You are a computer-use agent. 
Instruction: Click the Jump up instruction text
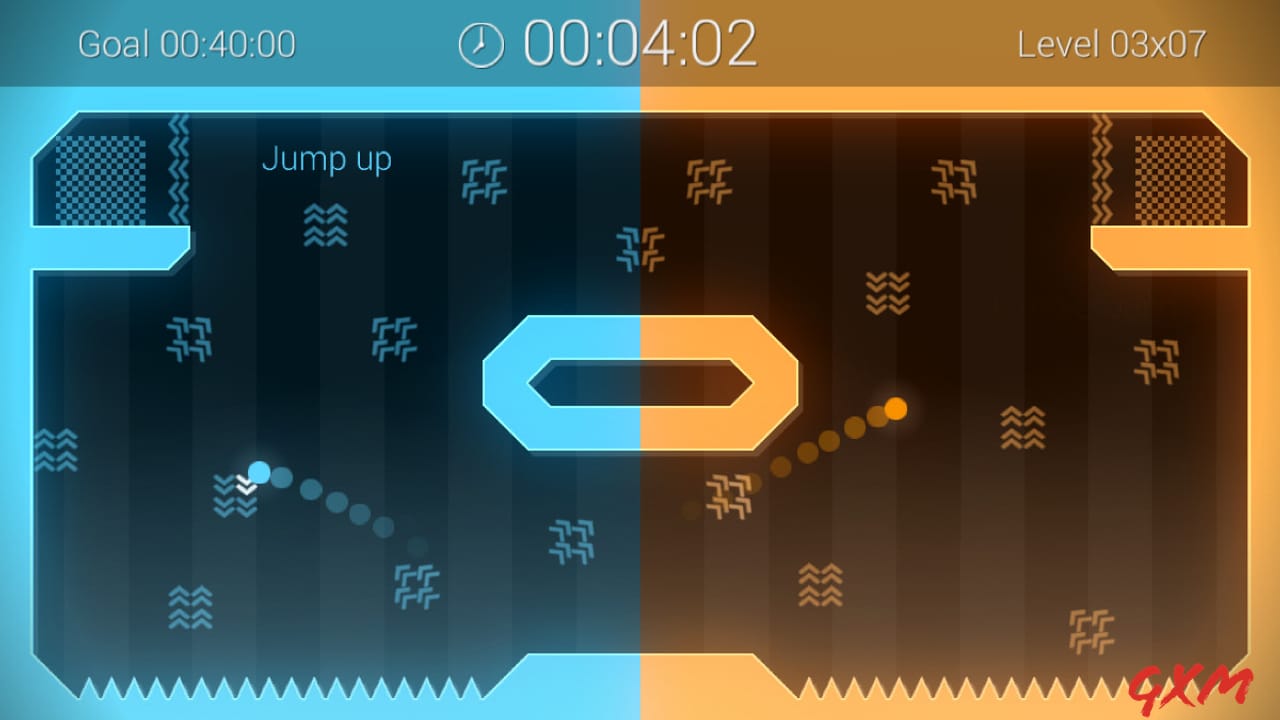point(327,159)
